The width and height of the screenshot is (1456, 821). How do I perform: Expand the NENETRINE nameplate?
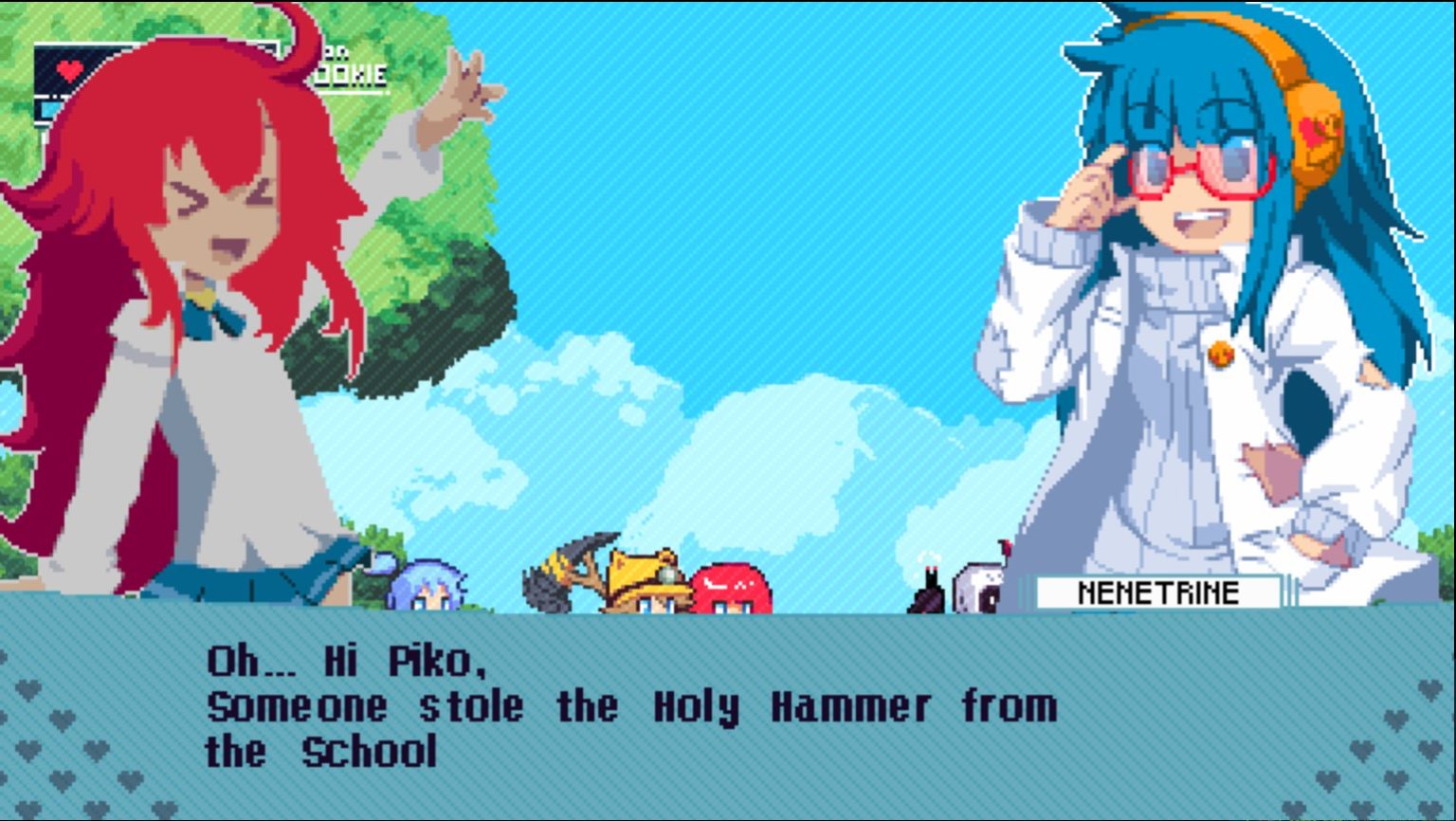pyautogui.click(x=1158, y=593)
